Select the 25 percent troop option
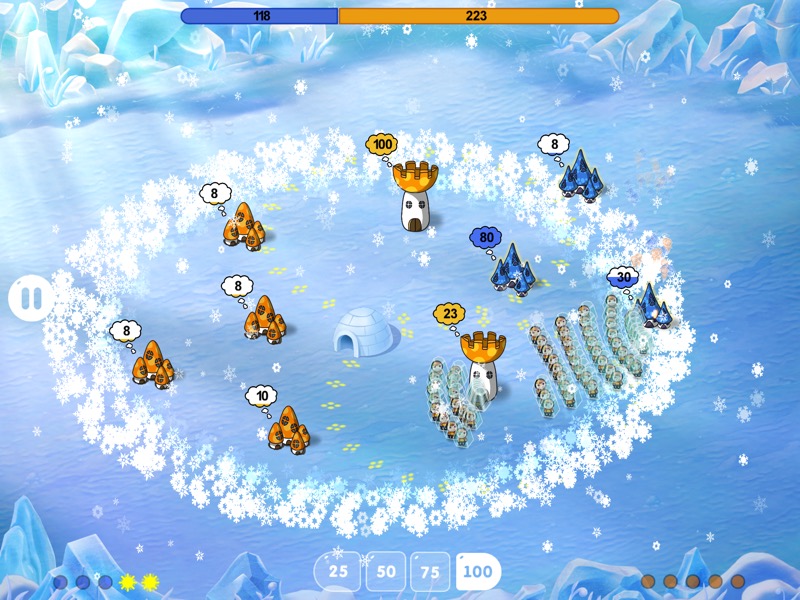The image size is (800, 600). click(338, 572)
